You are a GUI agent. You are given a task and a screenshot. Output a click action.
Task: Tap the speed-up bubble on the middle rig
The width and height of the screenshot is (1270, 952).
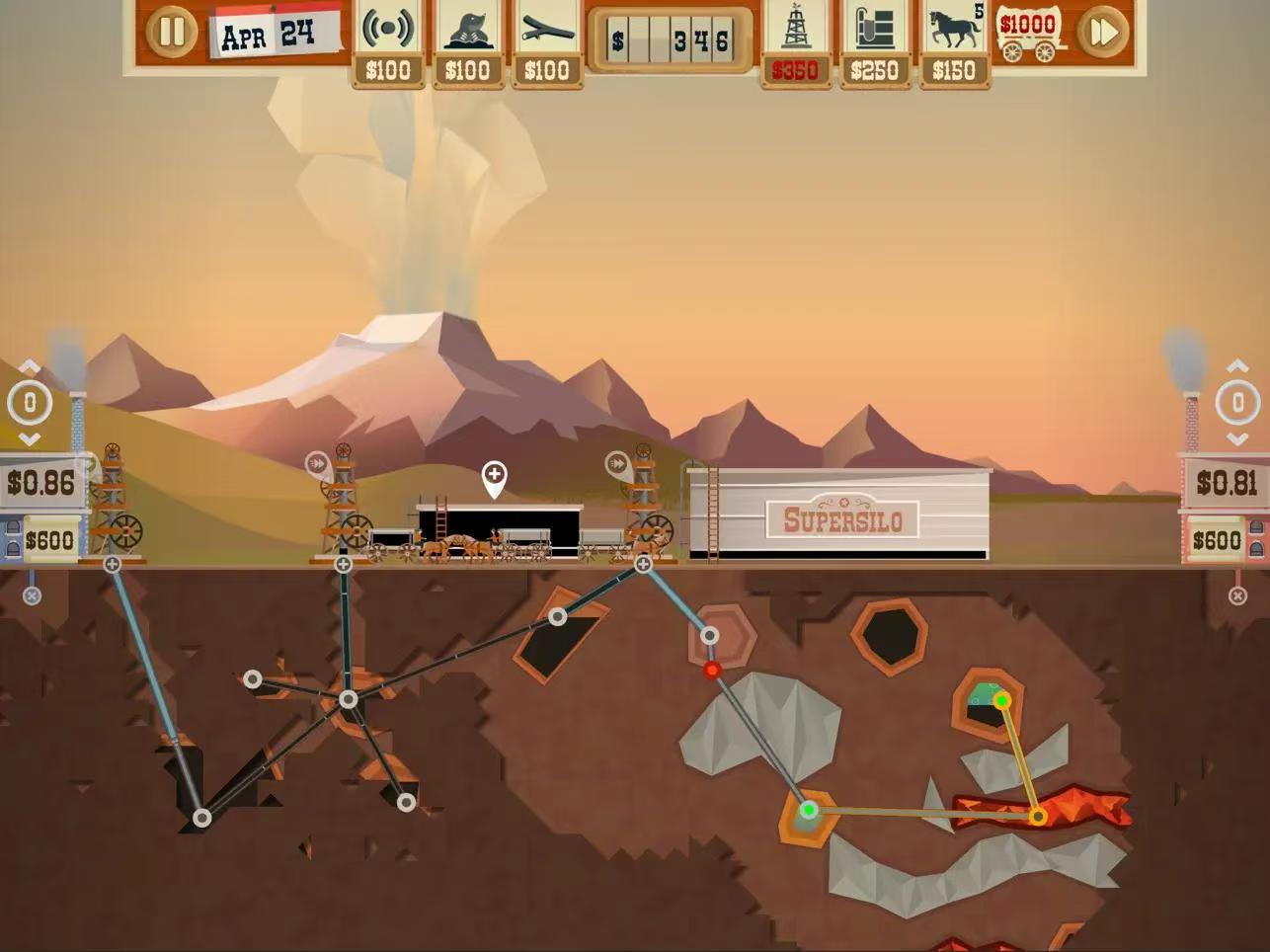pos(317,462)
